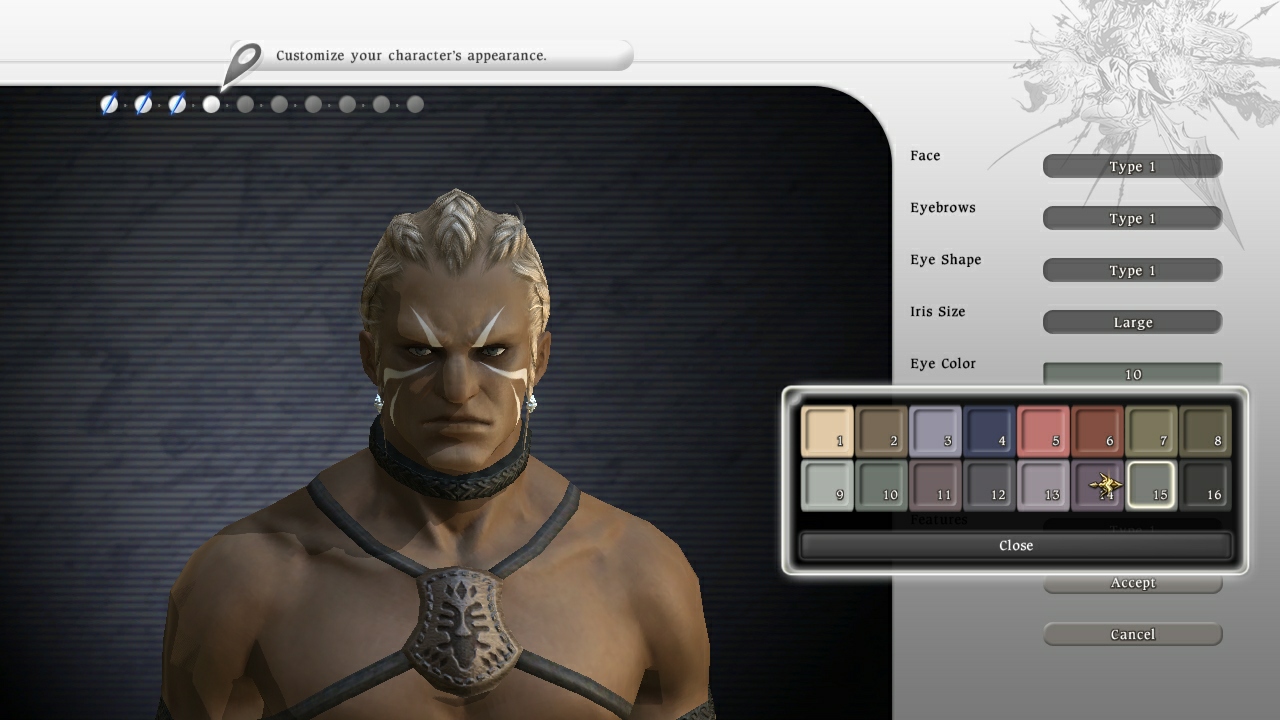Click Cancel to discard changes

(1132, 633)
